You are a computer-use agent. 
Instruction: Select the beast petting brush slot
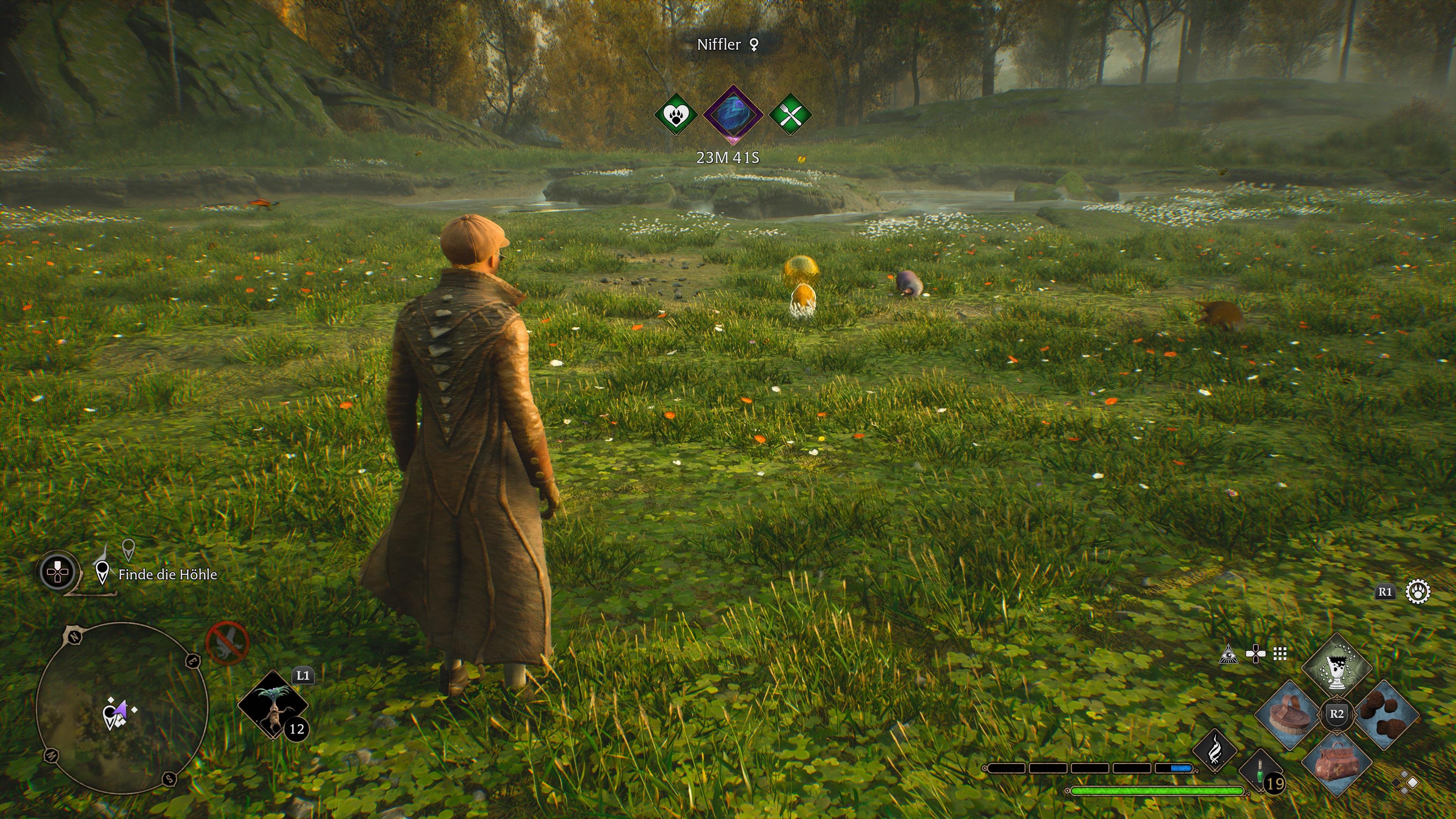pyautogui.click(x=1289, y=714)
